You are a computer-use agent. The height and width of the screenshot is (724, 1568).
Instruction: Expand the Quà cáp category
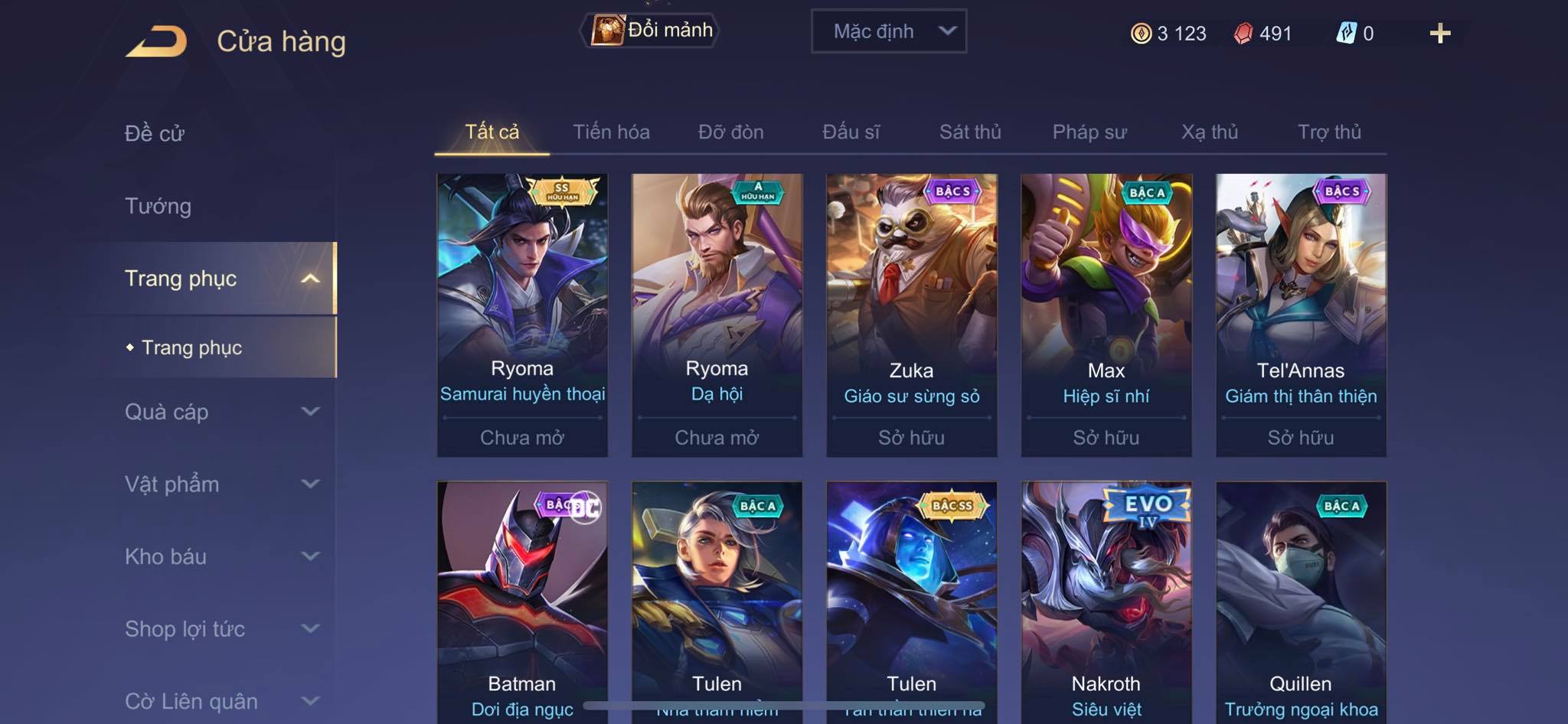click(x=220, y=412)
